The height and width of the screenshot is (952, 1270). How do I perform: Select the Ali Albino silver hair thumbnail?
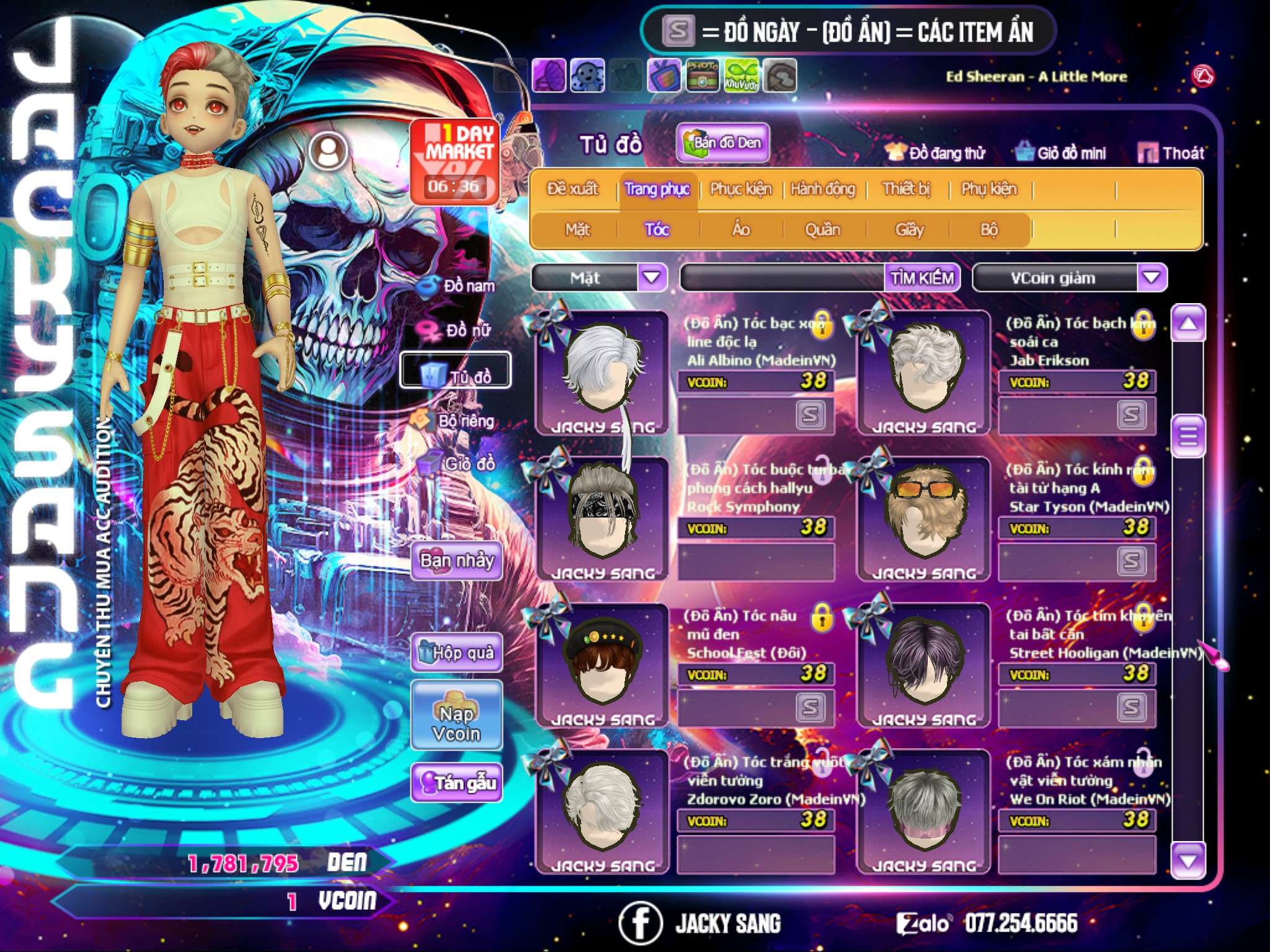tap(600, 372)
